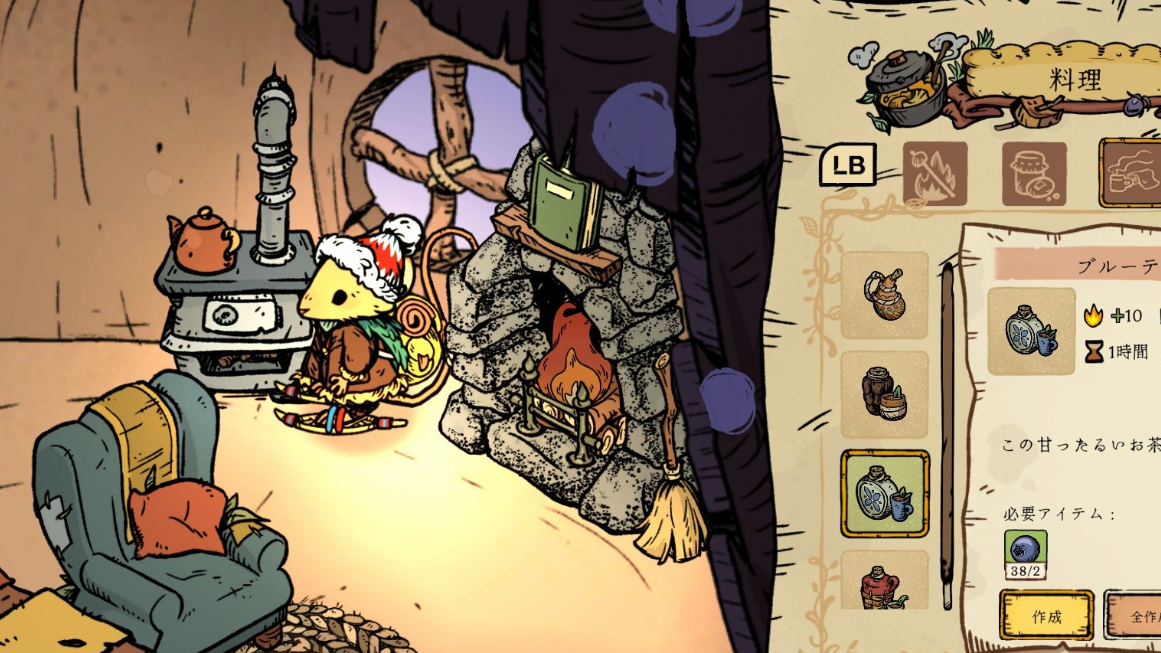Select the blue tea flask recipe

click(x=885, y=494)
